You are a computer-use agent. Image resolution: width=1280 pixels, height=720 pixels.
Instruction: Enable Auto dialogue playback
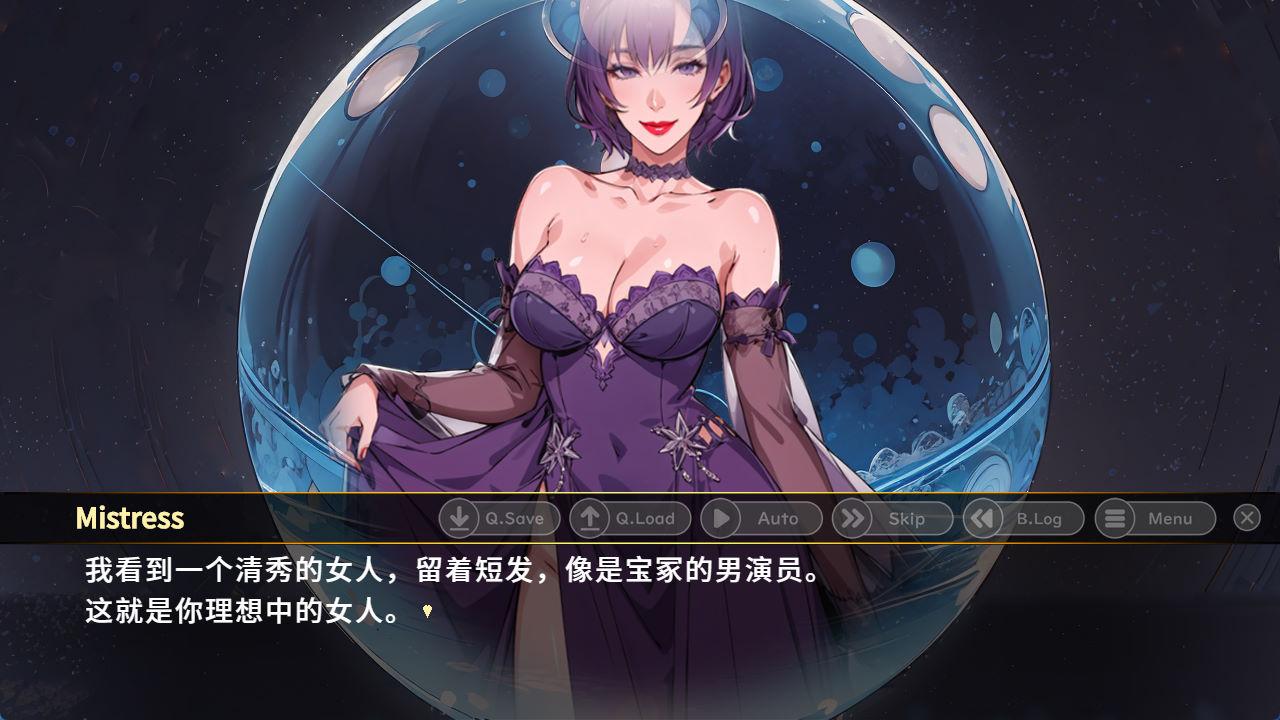[761, 518]
